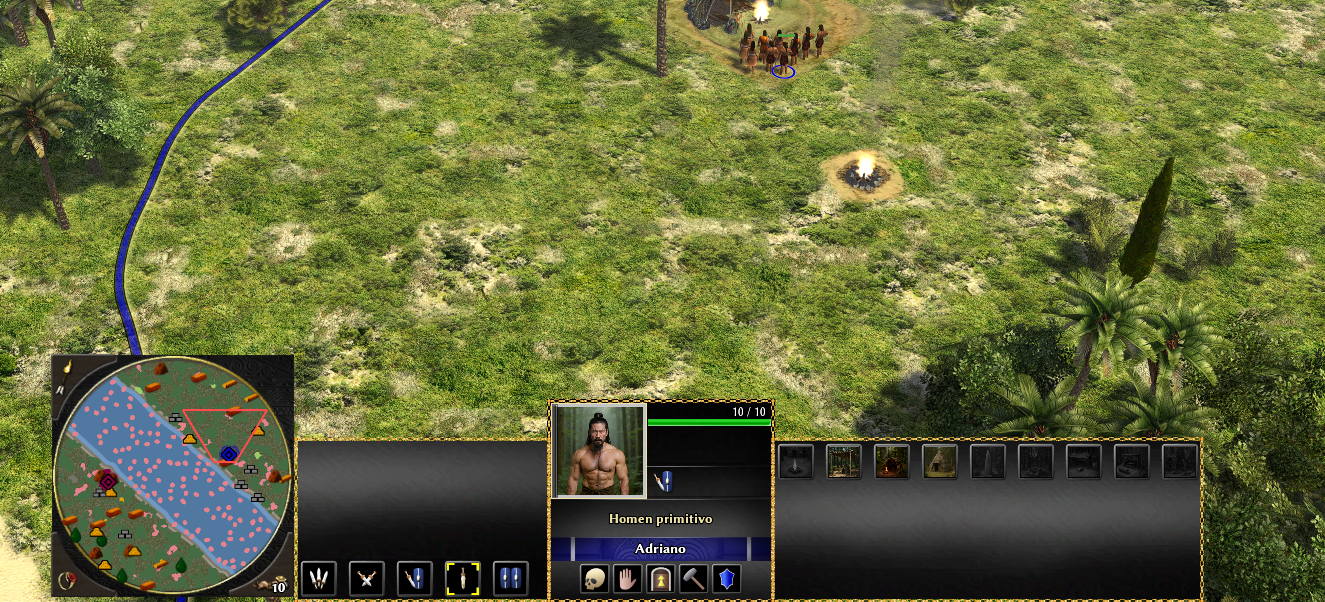The width and height of the screenshot is (1325, 602).
Task: Click the doorway with yellow arrow icon
Action: (660, 579)
